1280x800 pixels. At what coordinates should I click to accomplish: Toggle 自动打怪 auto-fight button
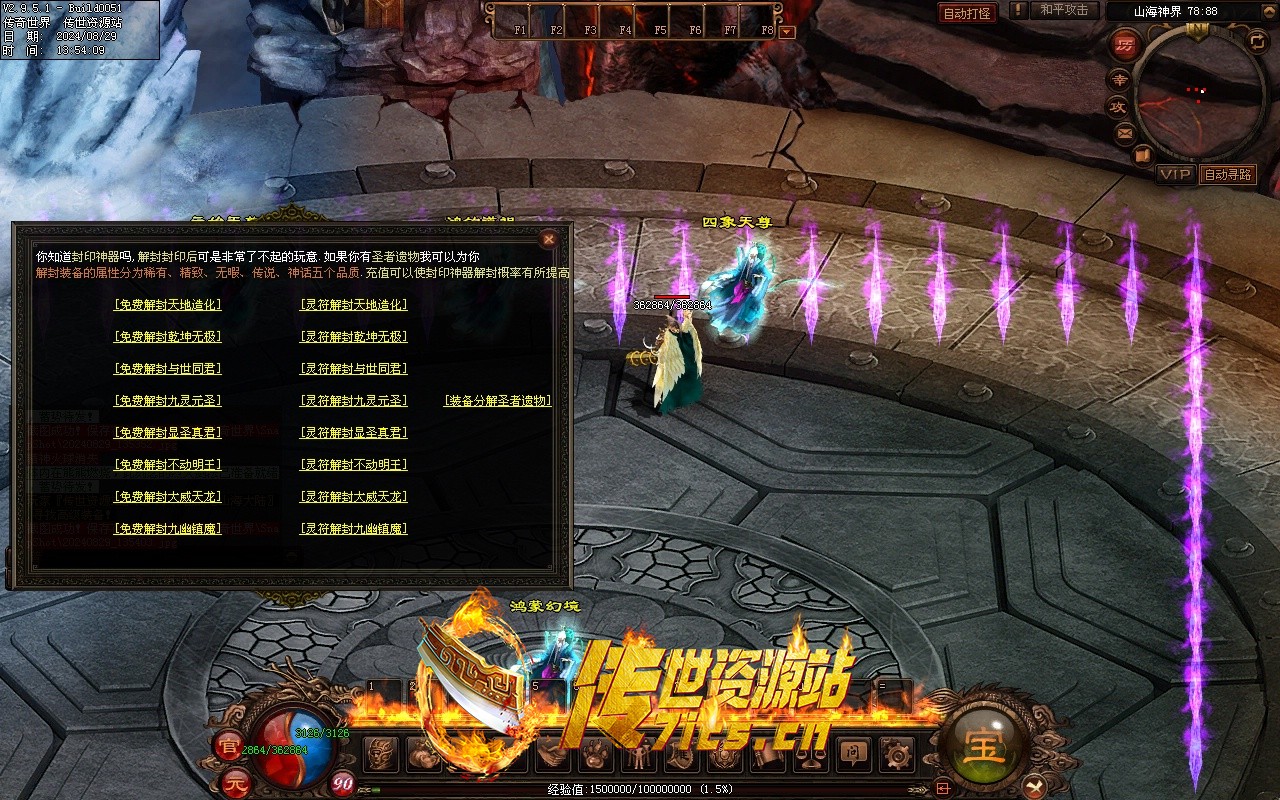pyautogui.click(x=967, y=13)
